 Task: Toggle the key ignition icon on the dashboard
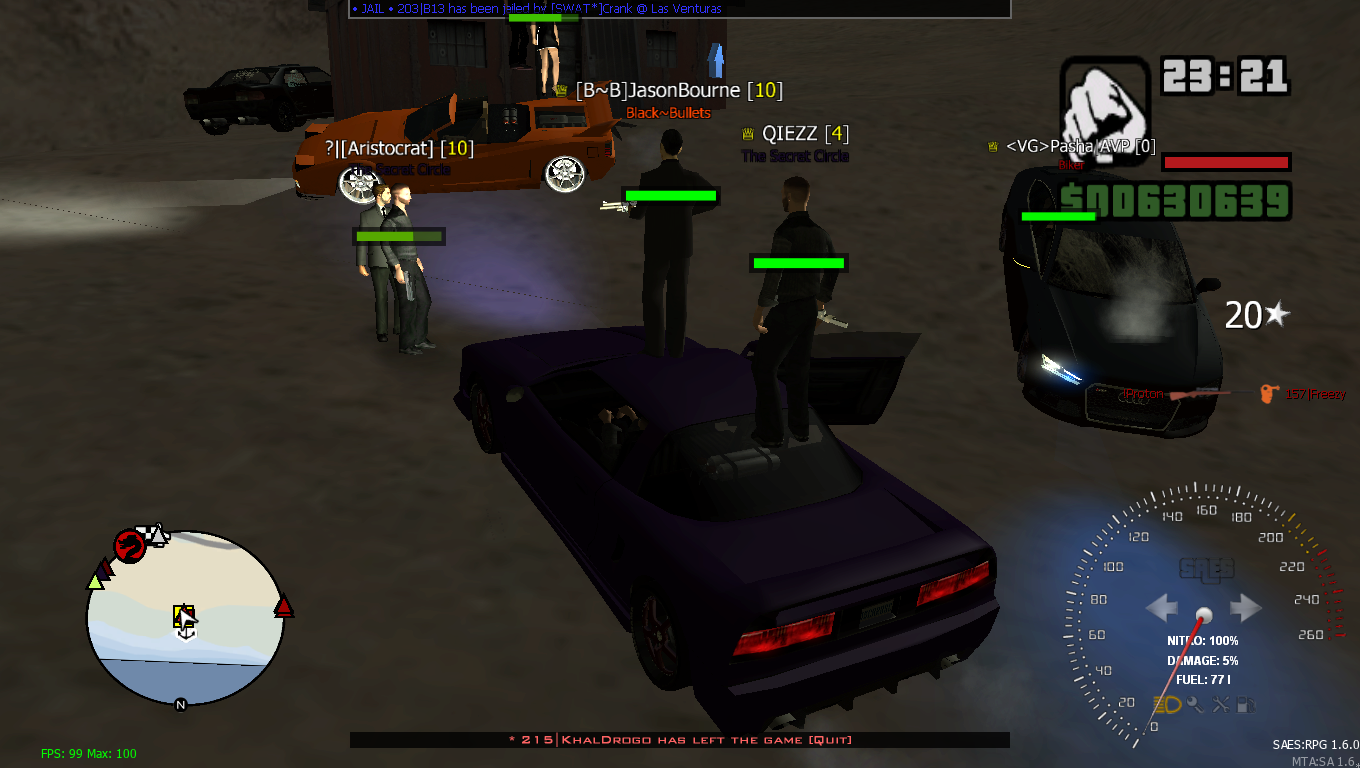[1196, 706]
